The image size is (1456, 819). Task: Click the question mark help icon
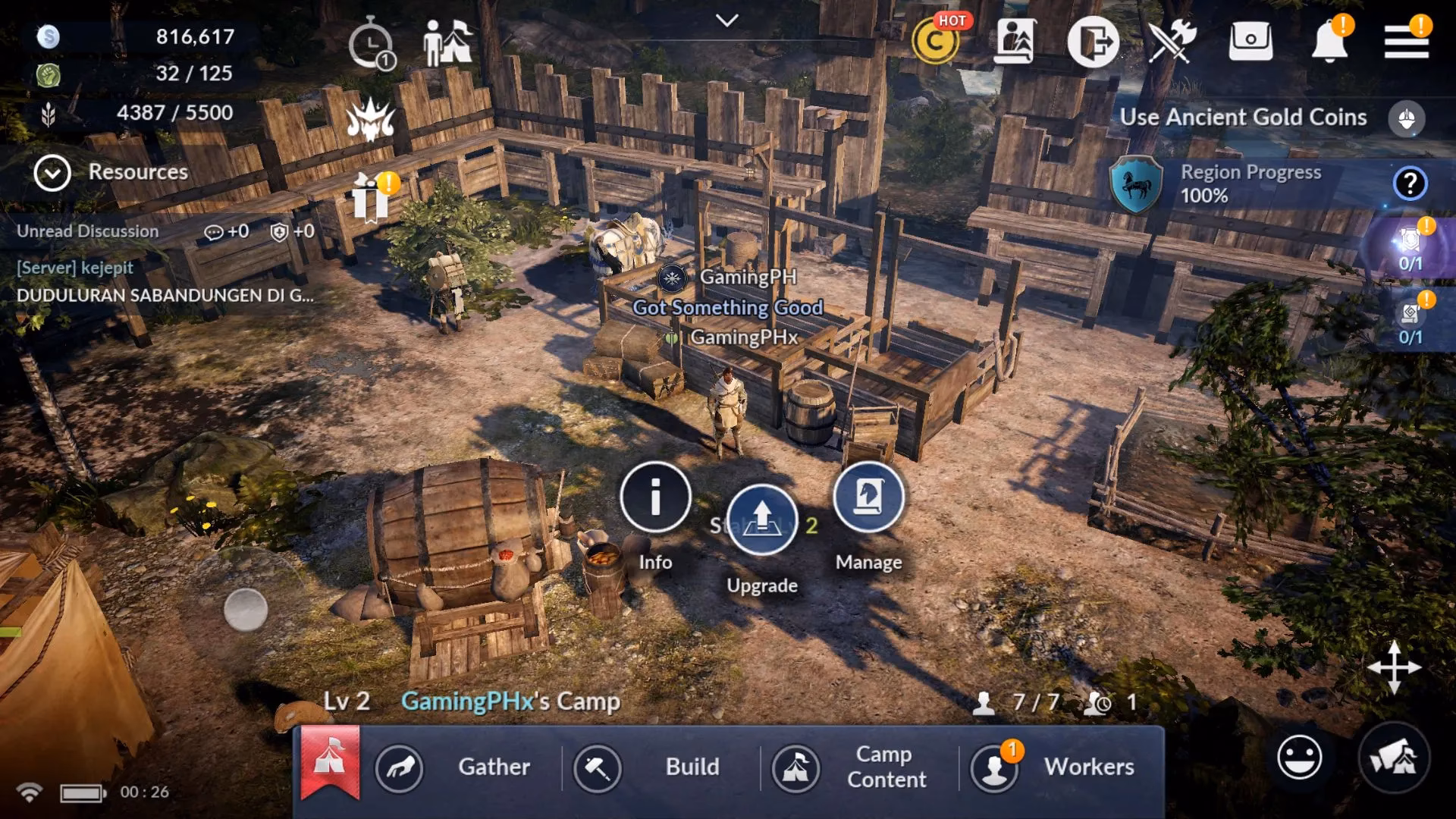1409,181
